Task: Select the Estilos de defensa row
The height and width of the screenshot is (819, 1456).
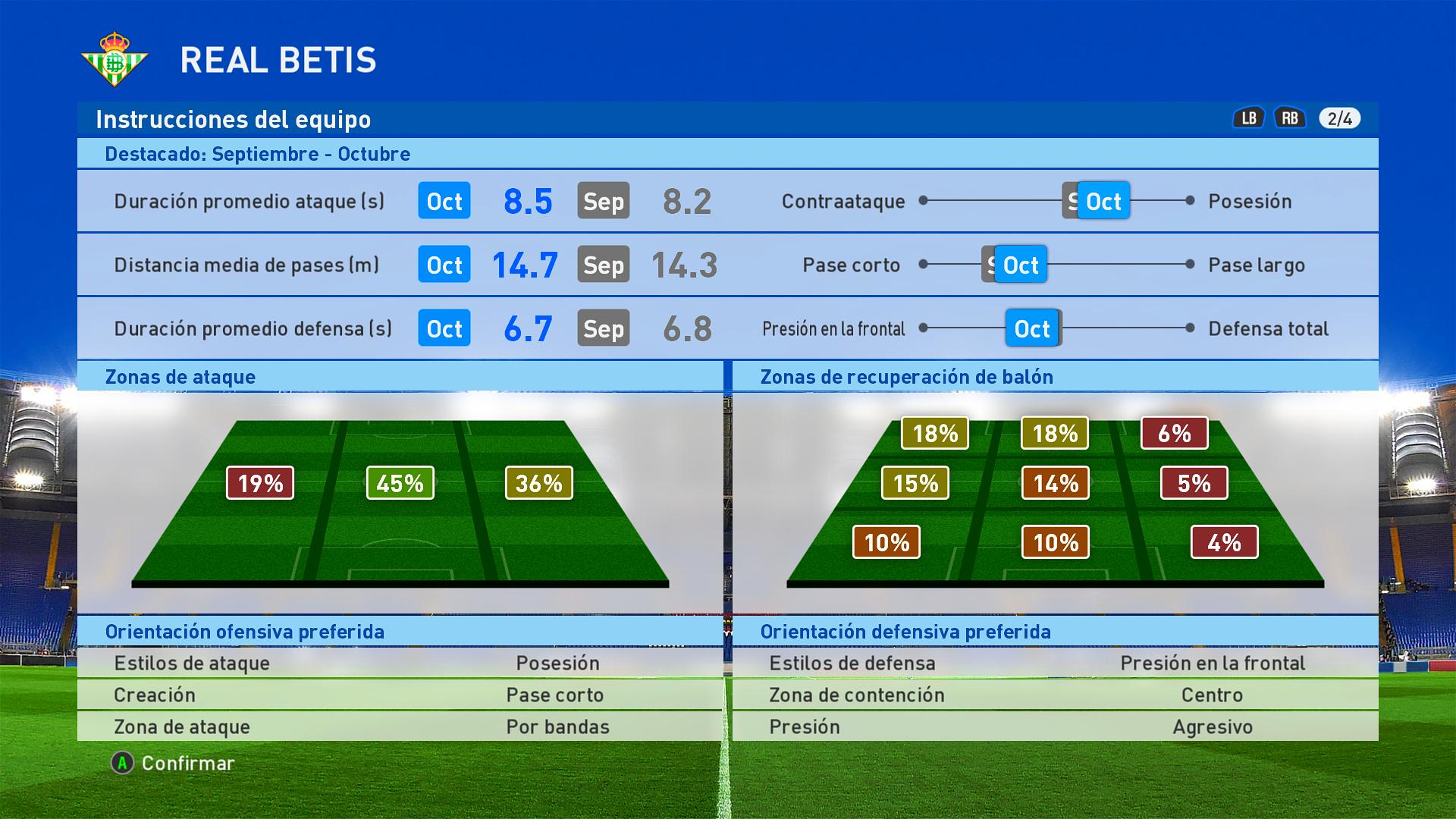Action: coord(1055,663)
